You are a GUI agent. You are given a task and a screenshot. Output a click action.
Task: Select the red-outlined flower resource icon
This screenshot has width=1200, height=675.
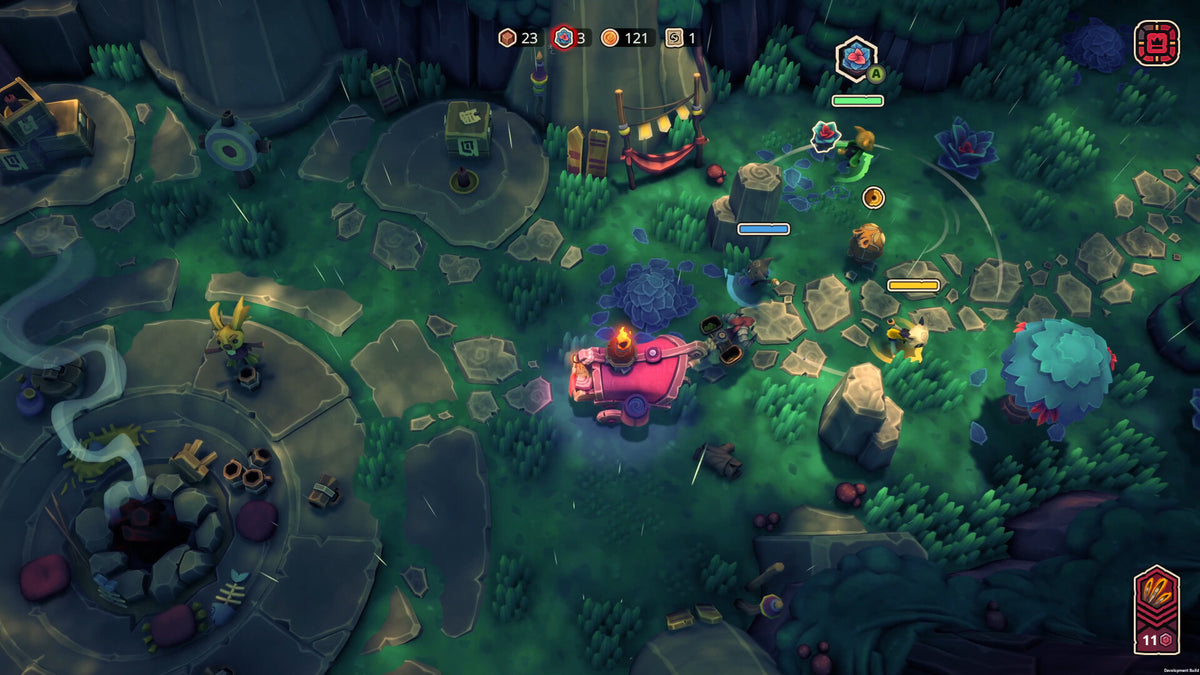(563, 38)
